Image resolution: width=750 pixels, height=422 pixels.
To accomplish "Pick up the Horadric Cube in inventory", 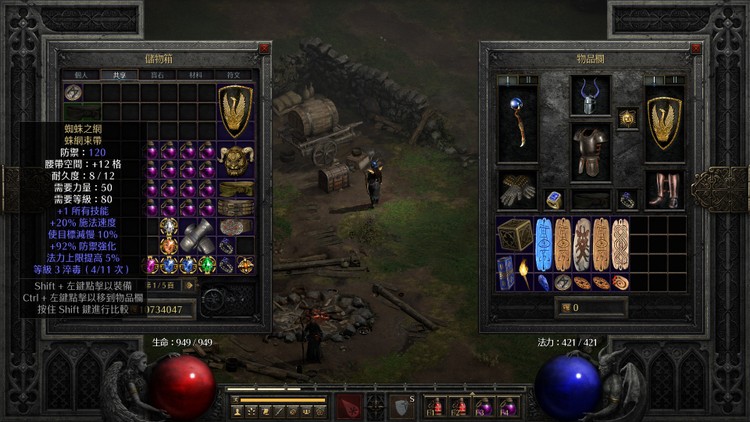I will coord(515,234).
